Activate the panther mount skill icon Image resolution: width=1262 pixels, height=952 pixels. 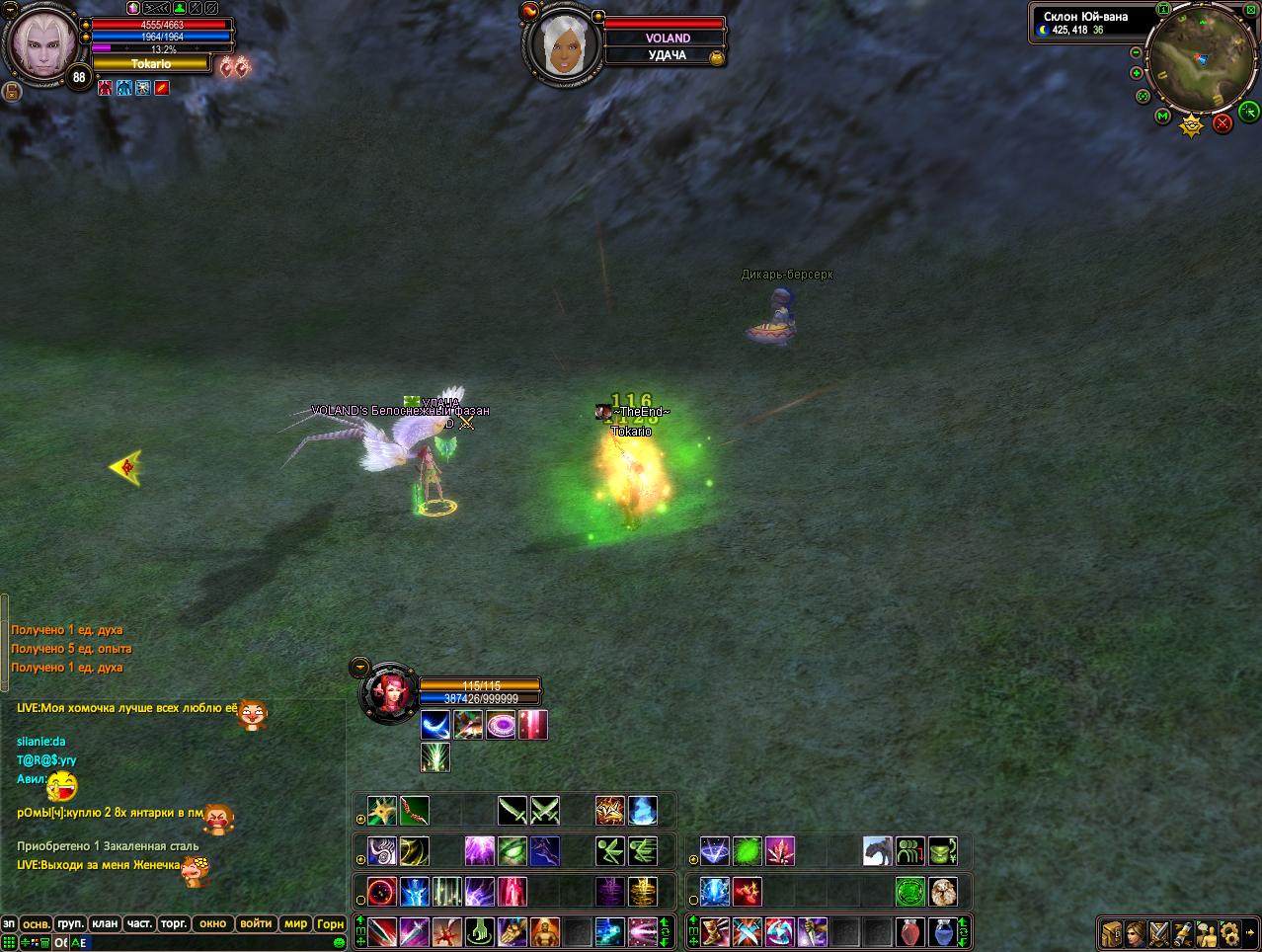click(x=878, y=850)
